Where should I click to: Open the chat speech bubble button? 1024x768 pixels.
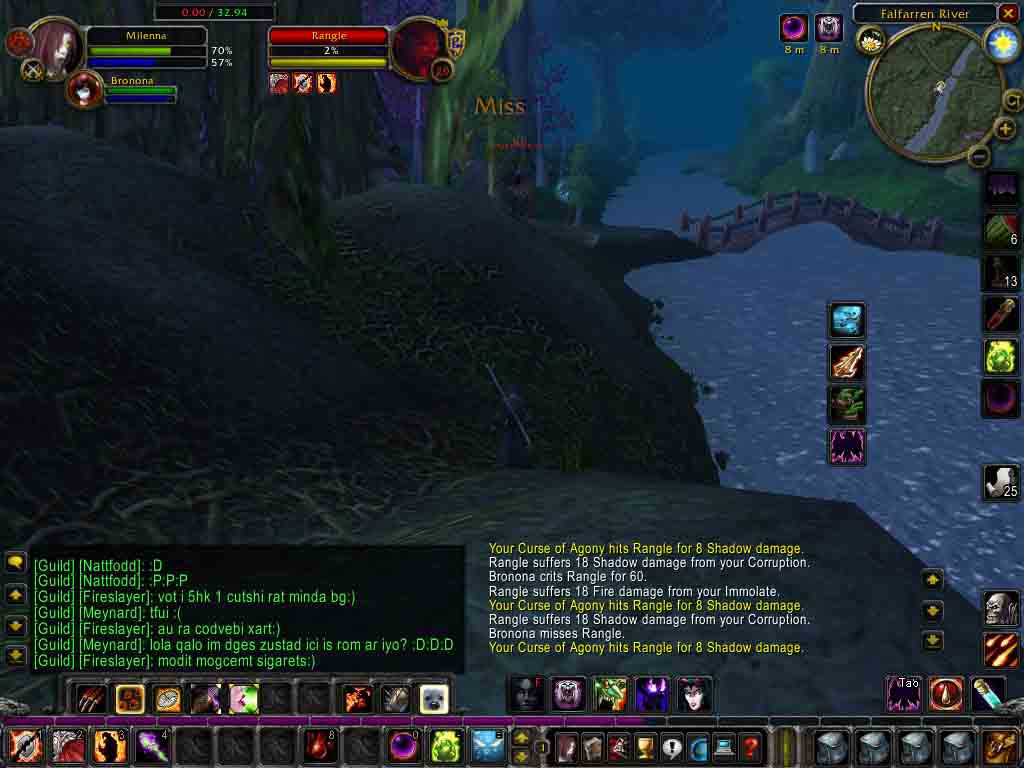[15, 563]
